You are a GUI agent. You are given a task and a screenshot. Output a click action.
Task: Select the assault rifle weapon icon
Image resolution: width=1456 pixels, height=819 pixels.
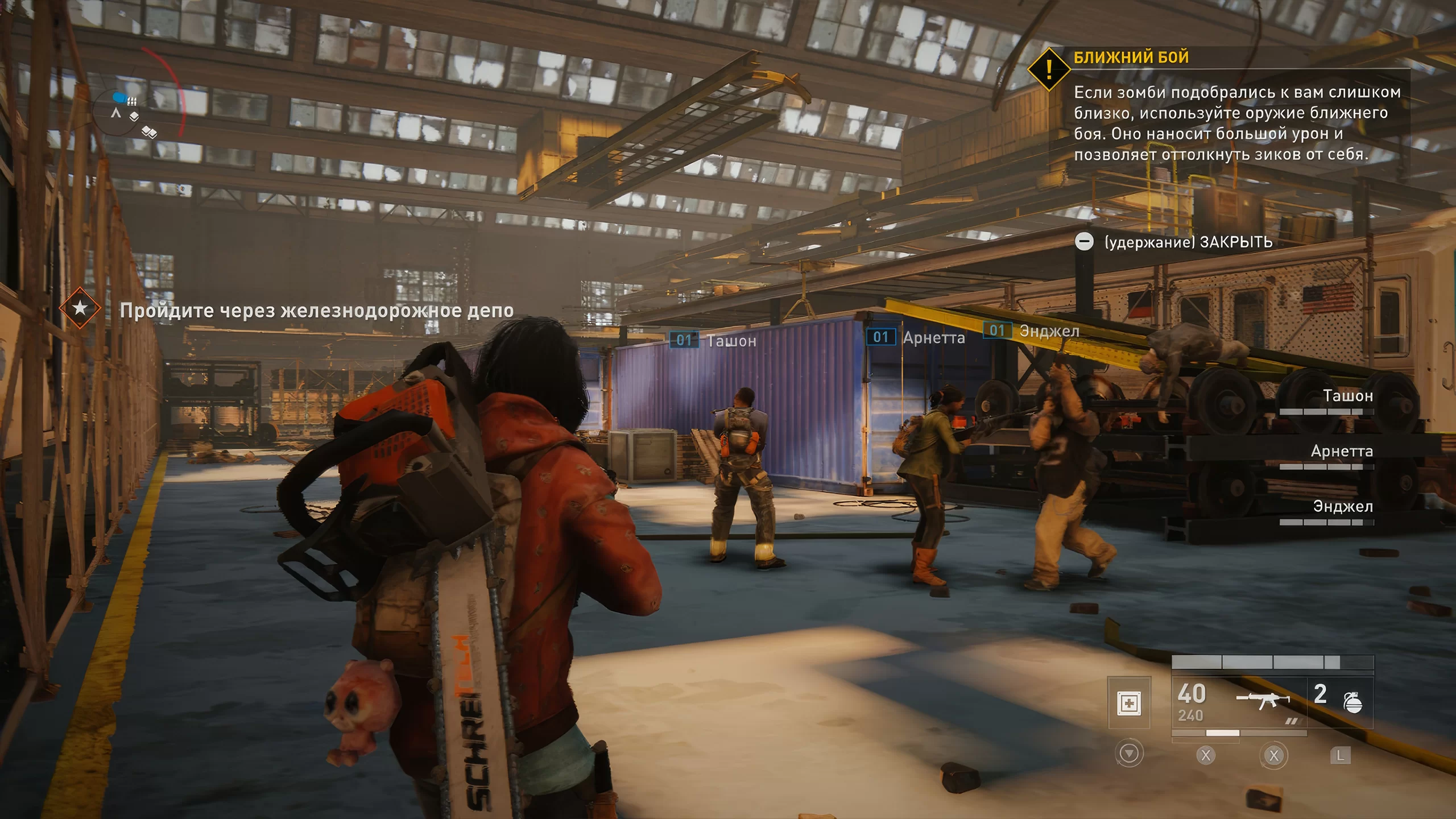click(1263, 700)
